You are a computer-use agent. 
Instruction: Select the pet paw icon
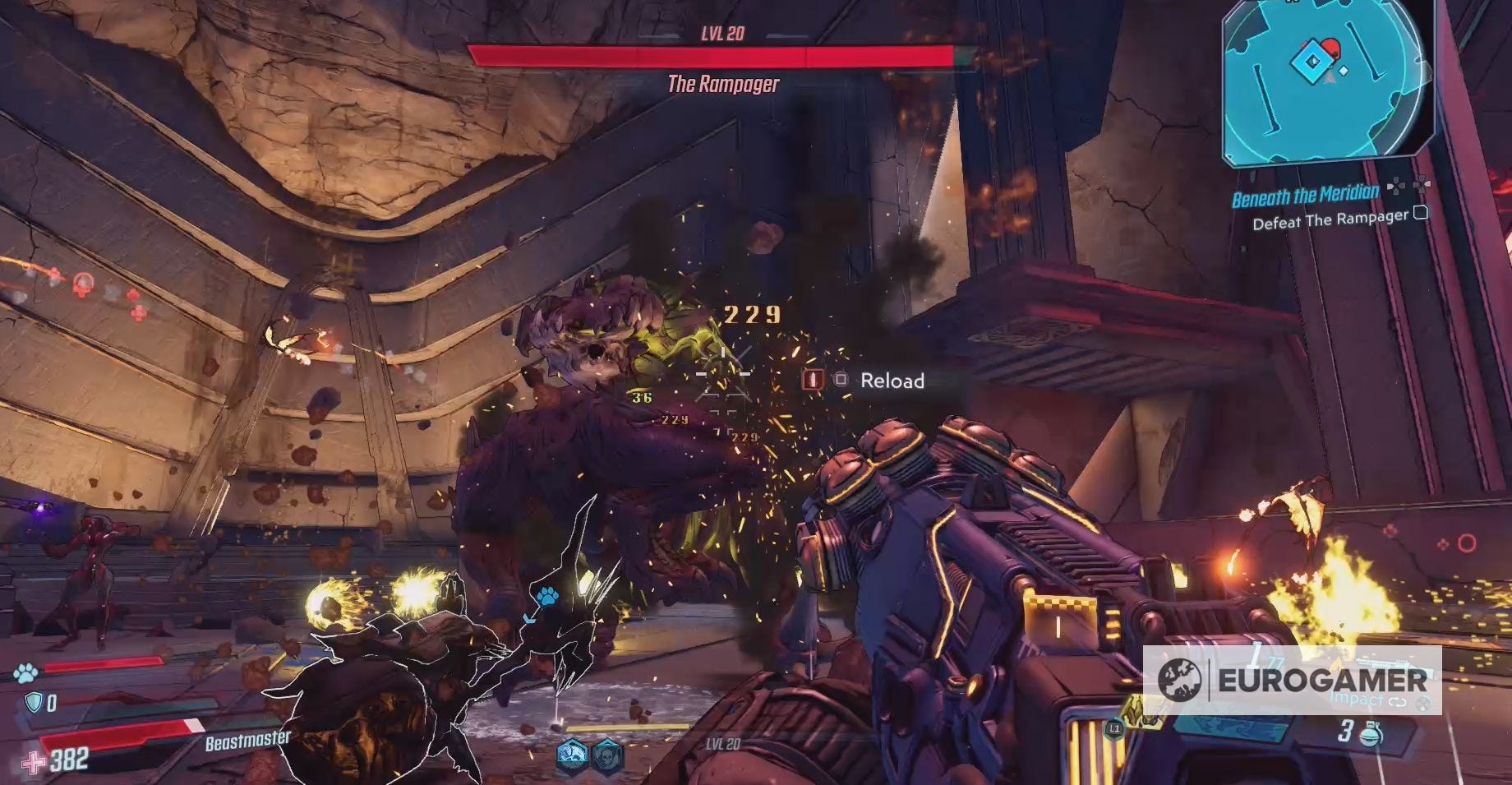[25, 673]
